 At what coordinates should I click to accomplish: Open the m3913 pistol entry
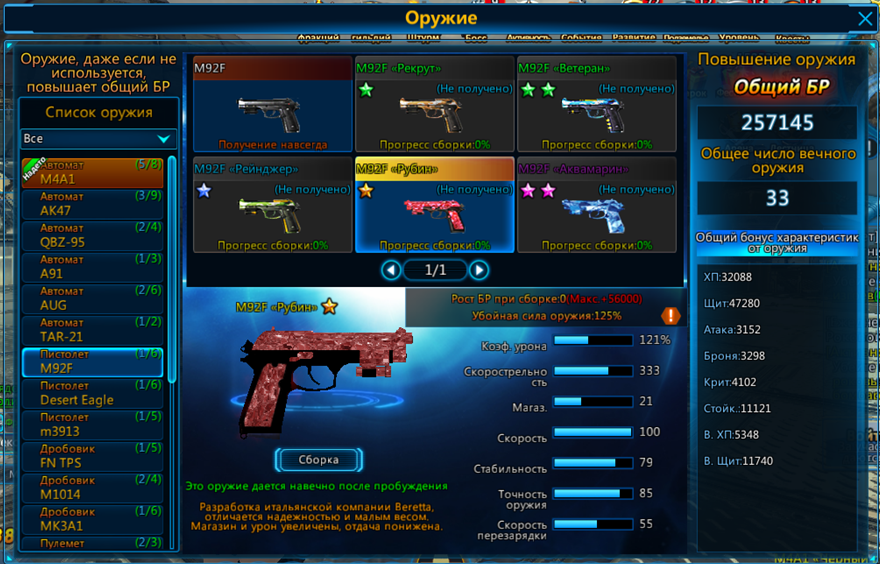click(x=92, y=425)
